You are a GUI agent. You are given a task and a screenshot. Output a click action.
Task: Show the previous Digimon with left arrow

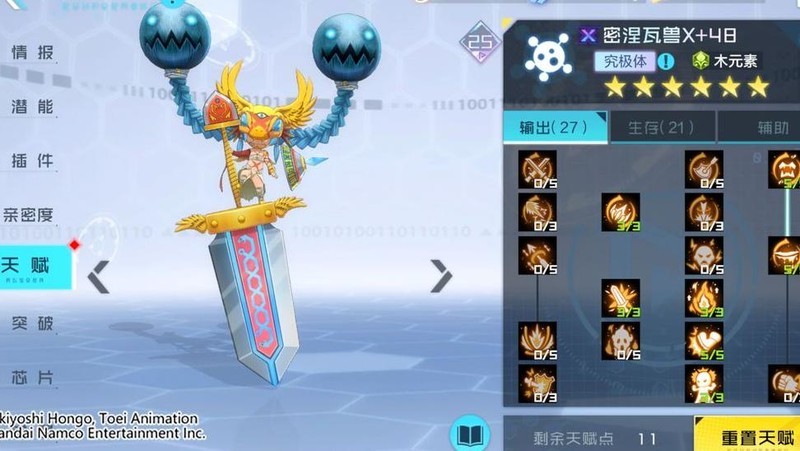click(x=98, y=276)
